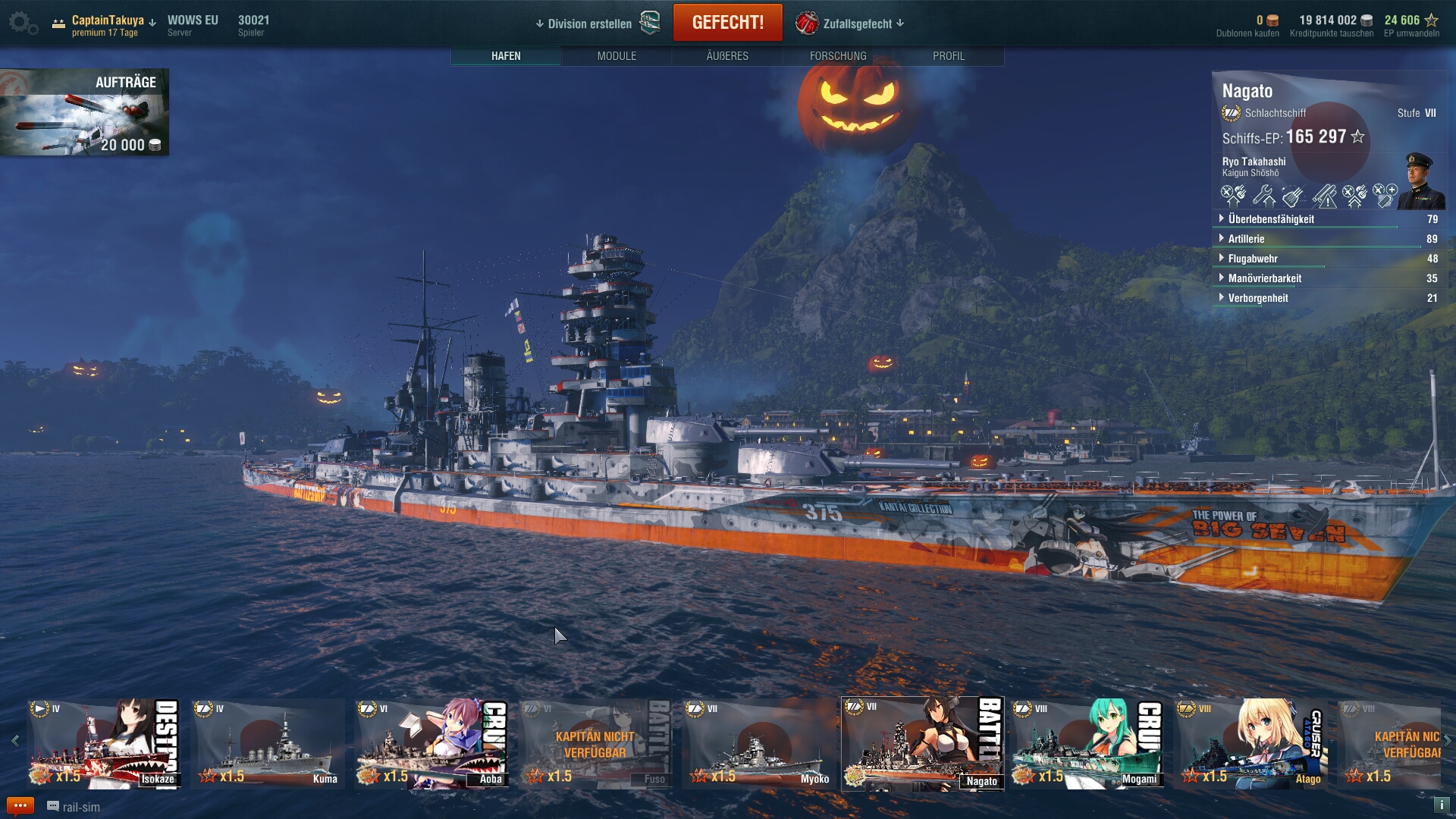Open the FORSCHUNG tab
The height and width of the screenshot is (819, 1456).
pyautogui.click(x=838, y=56)
